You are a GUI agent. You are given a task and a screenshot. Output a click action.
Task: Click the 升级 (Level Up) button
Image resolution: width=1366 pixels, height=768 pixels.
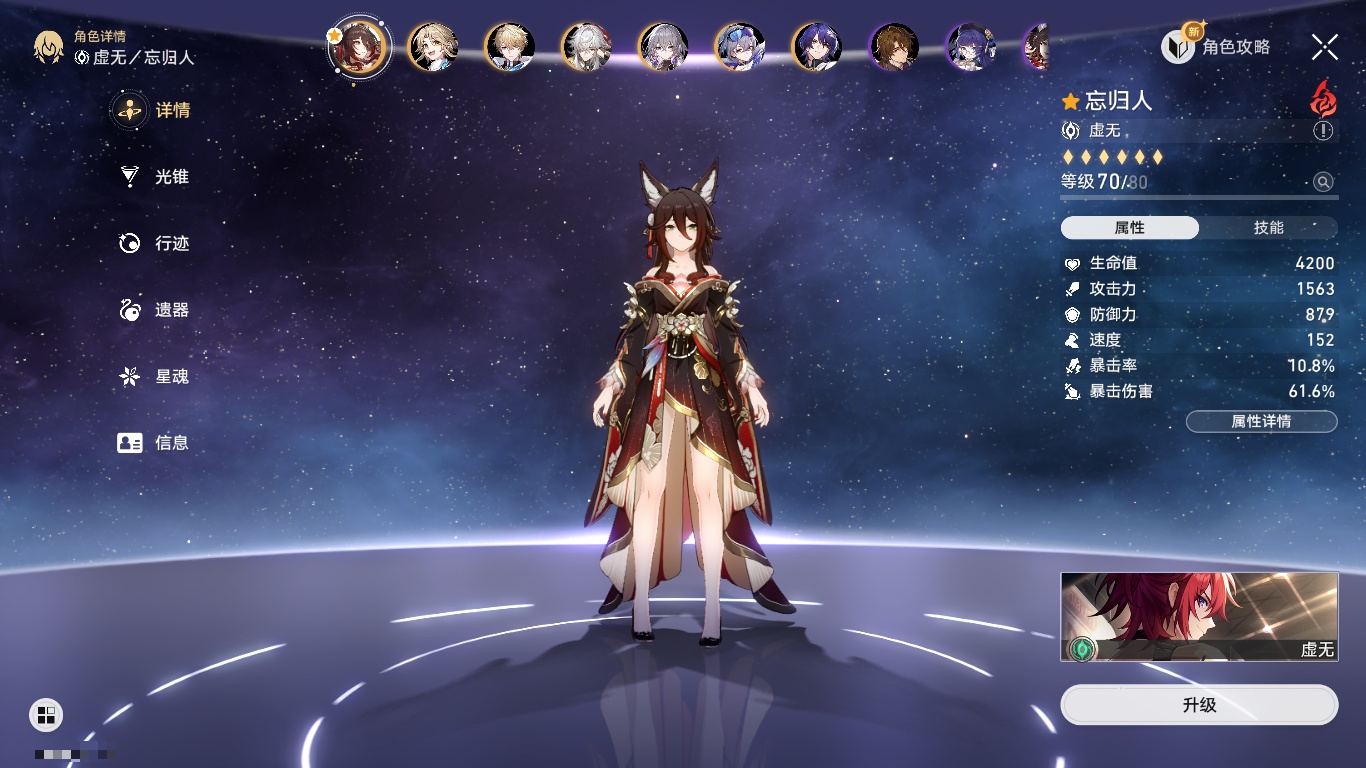(x=1199, y=705)
